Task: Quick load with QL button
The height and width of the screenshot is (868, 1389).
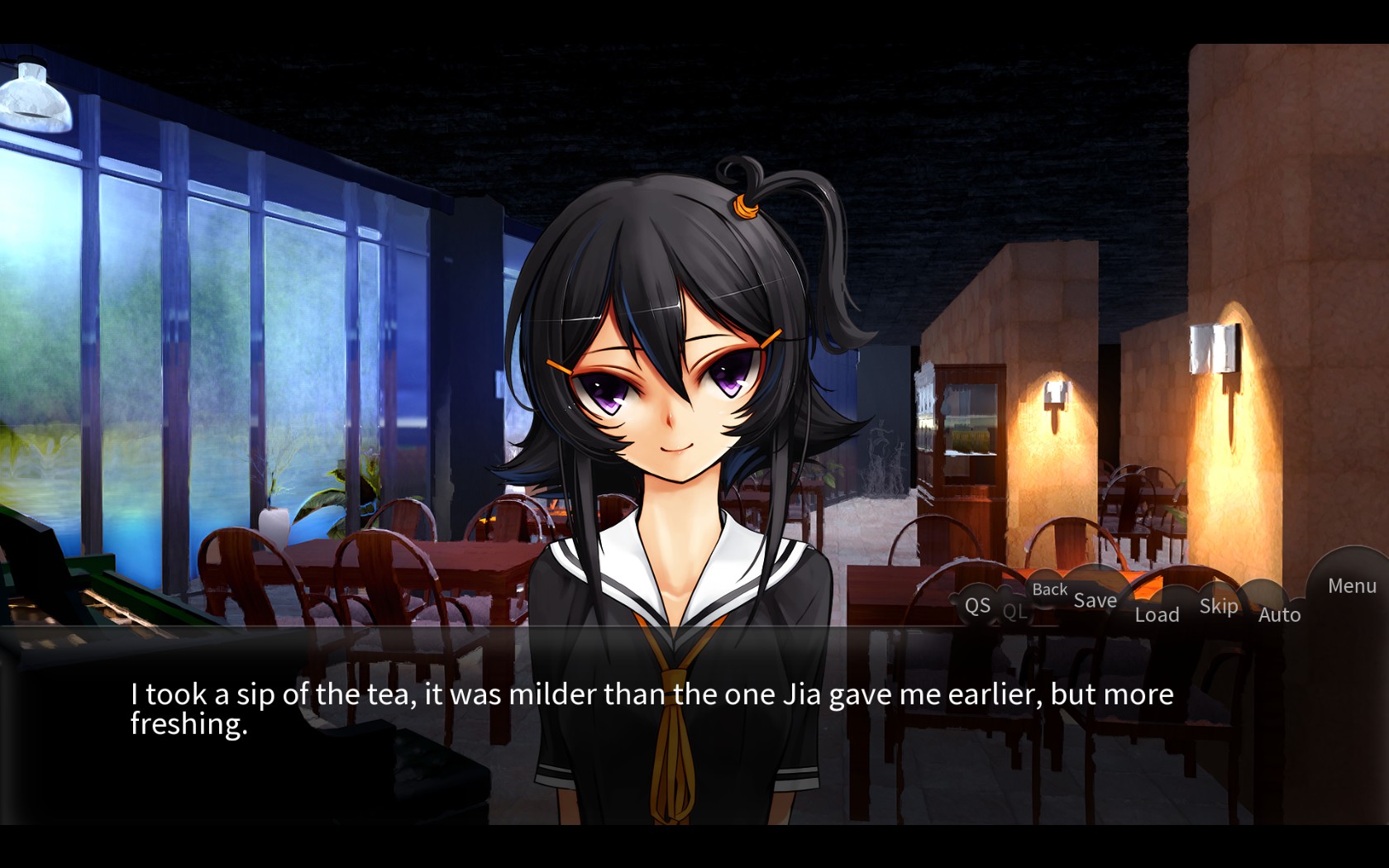Action: [1014, 612]
